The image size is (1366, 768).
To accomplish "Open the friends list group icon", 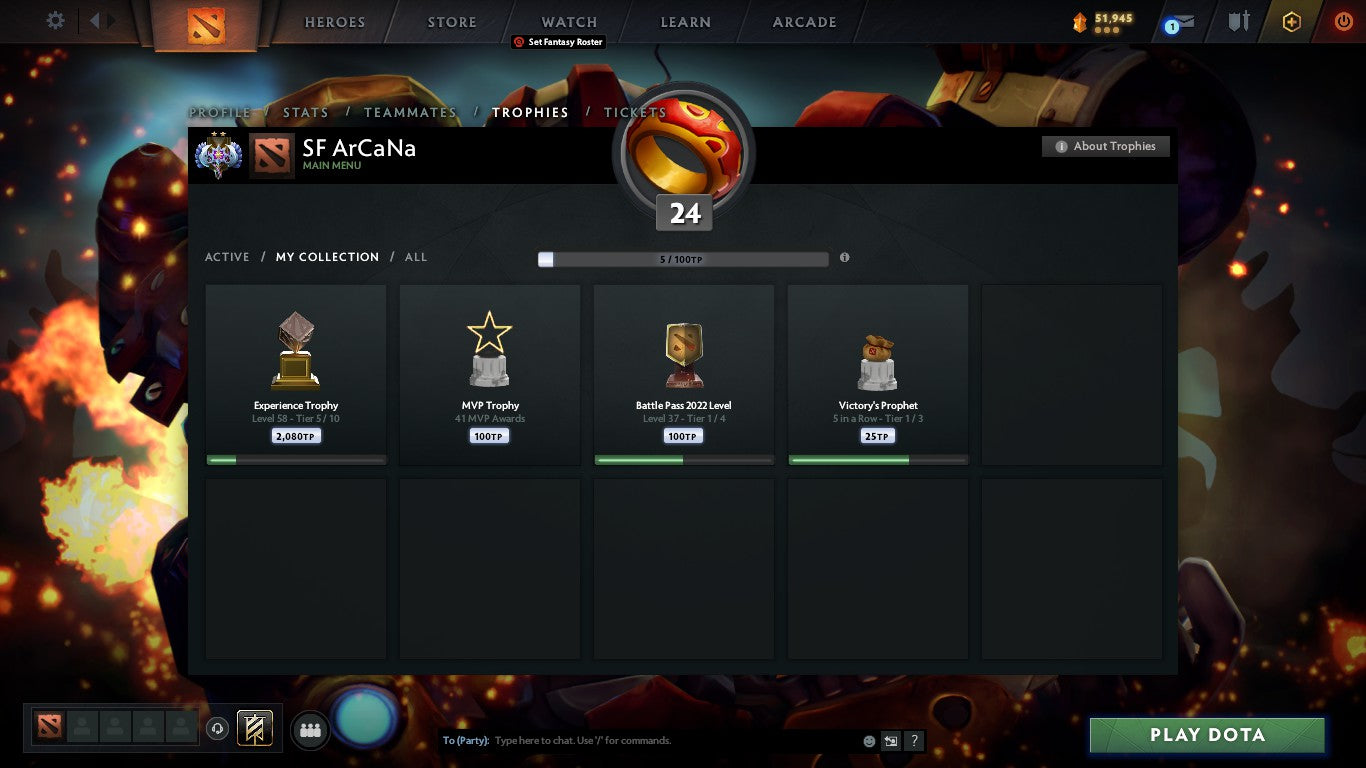I will [x=310, y=730].
